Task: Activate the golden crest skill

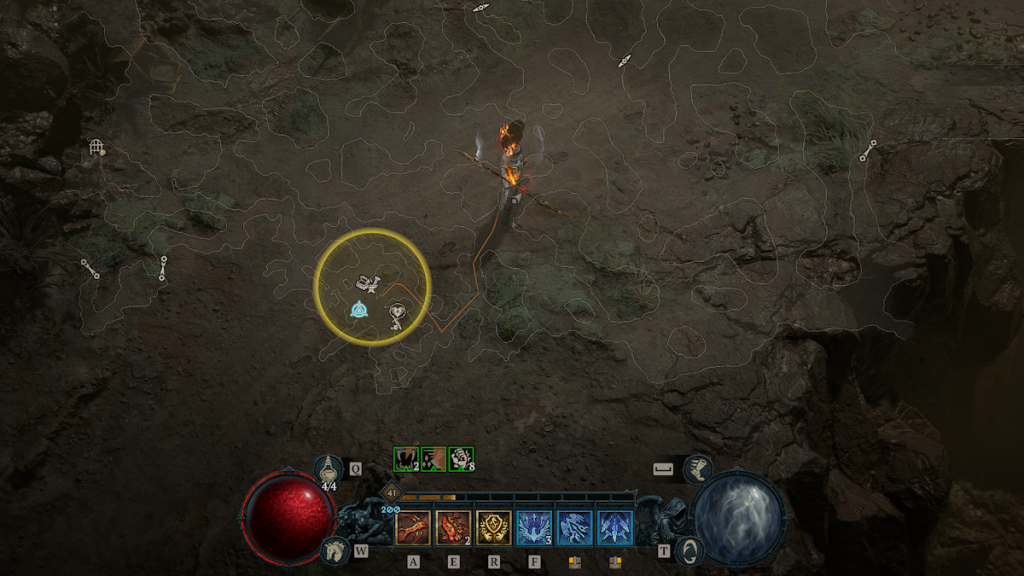Action: pos(493,527)
